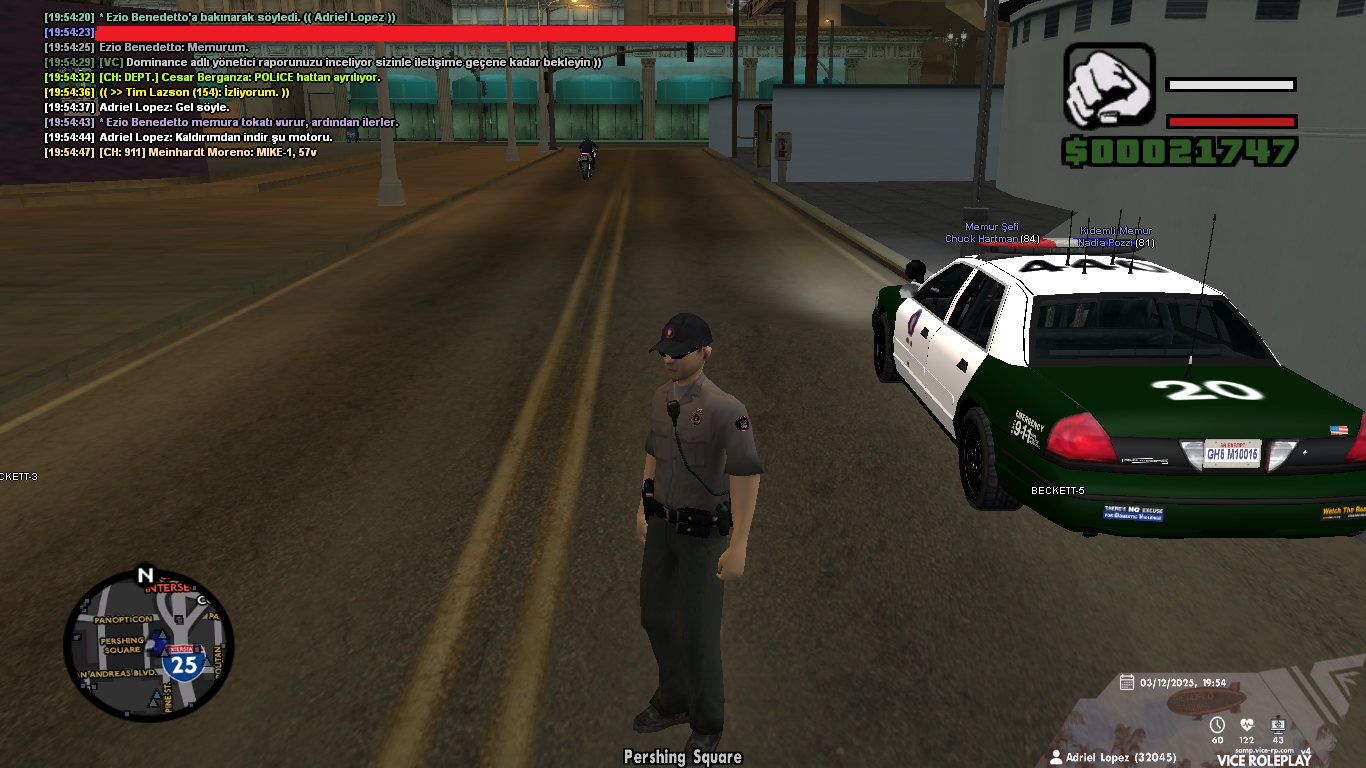Click the north N marker on minimap
This screenshot has height=768, width=1366.
tap(145, 575)
